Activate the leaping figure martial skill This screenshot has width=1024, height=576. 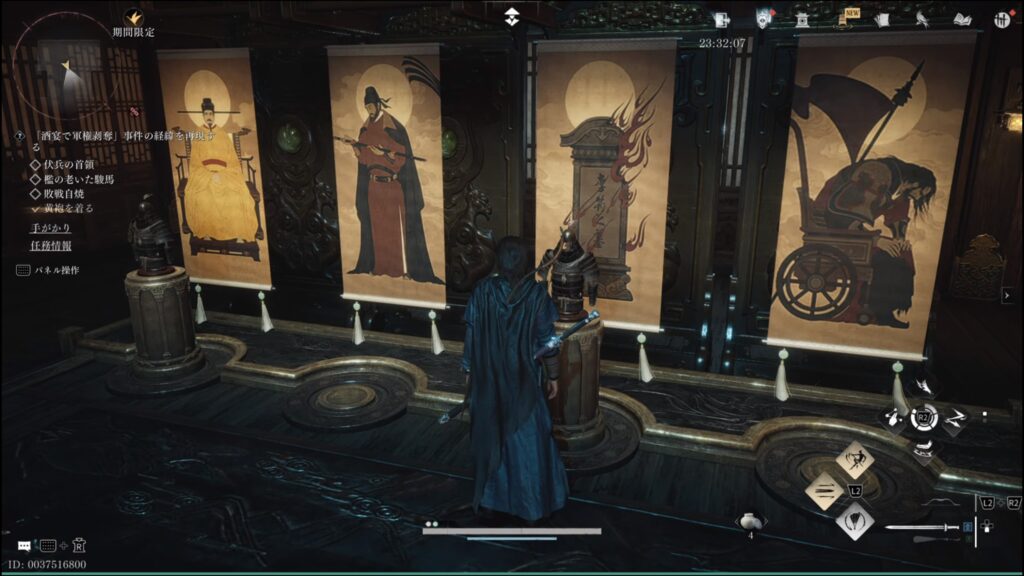point(855,460)
